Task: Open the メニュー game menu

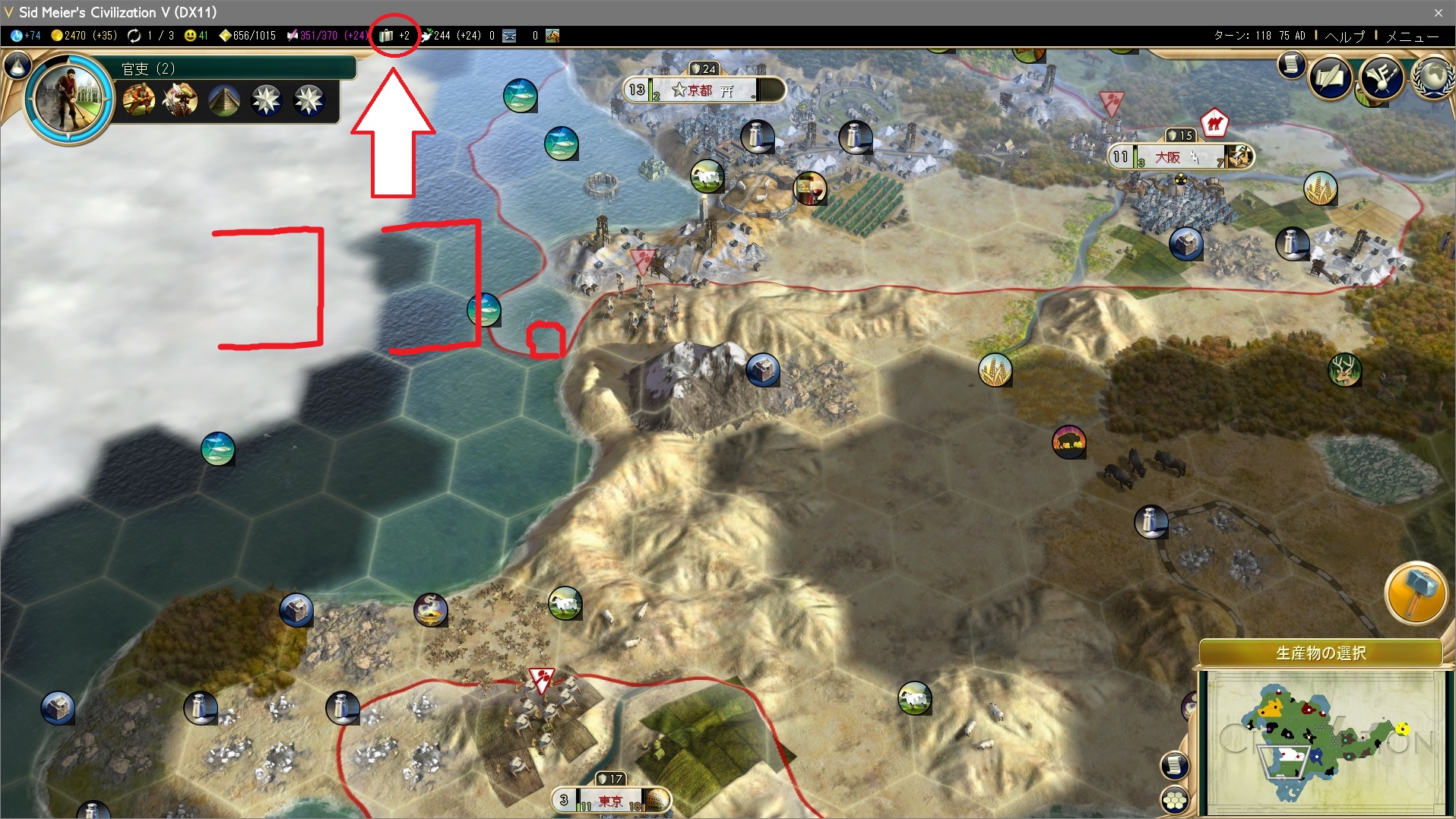Action: click(x=1412, y=36)
